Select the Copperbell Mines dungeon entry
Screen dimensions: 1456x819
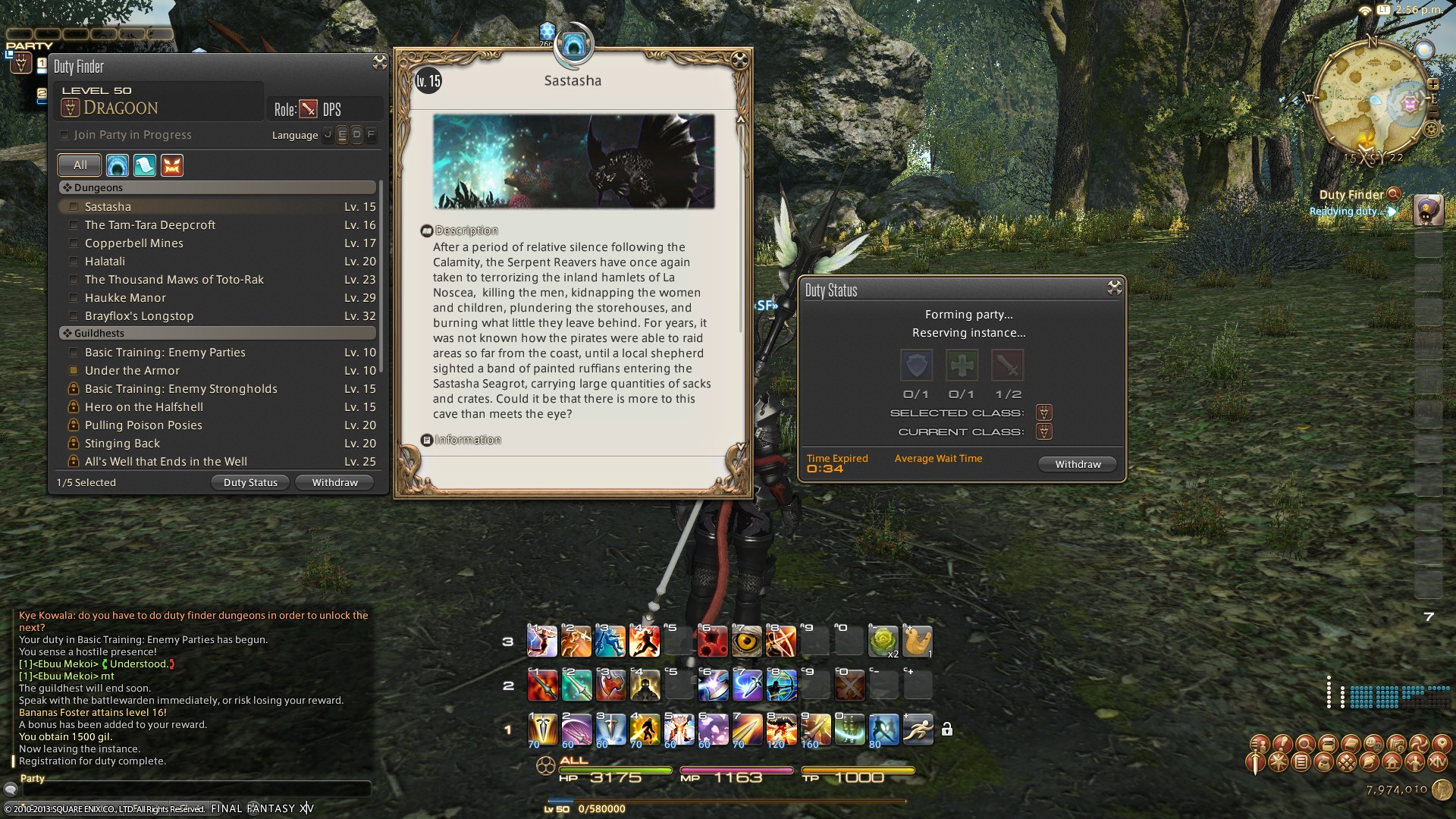coord(134,243)
